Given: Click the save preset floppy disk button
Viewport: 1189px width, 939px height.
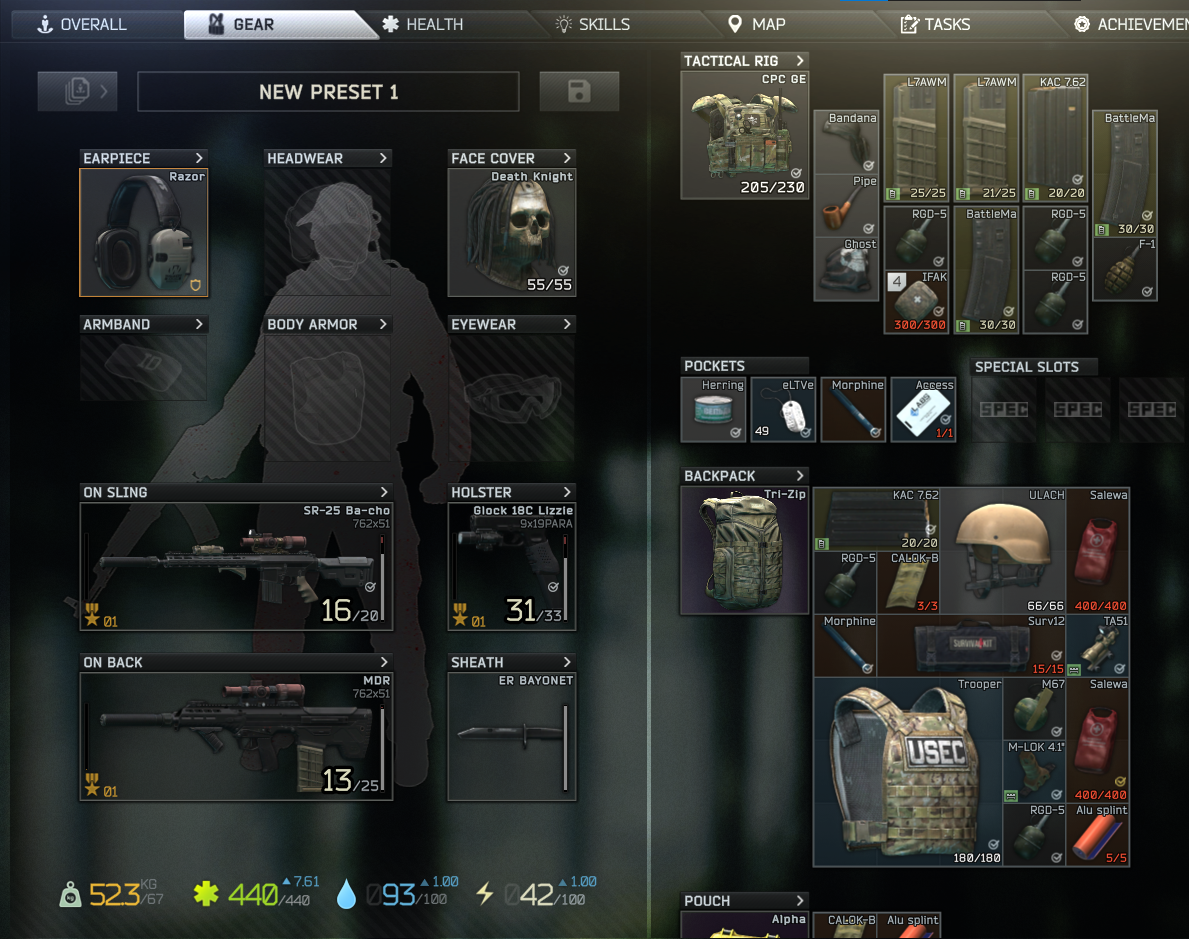Looking at the screenshot, I should (579, 92).
